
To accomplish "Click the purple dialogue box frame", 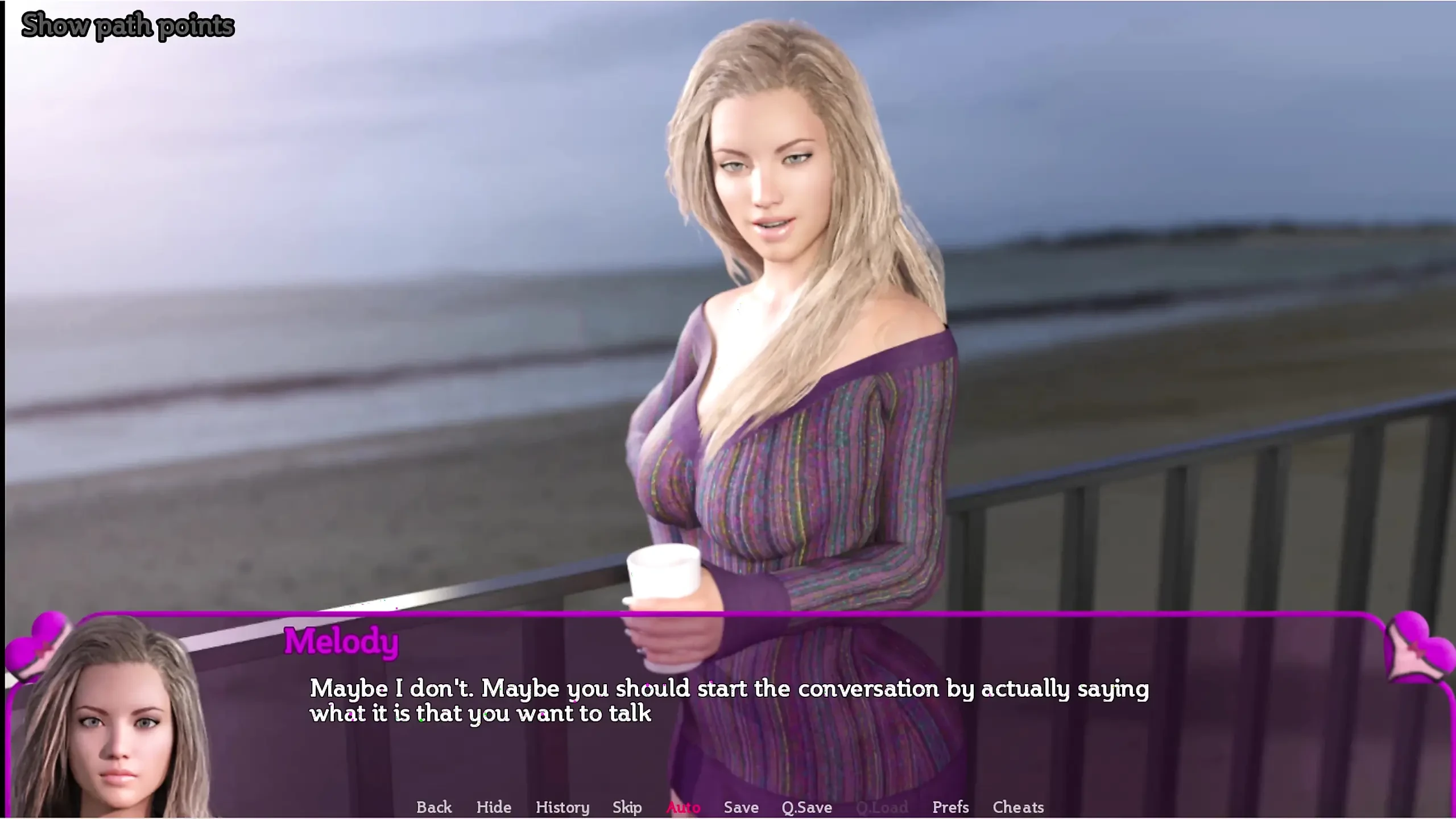I will click(728, 615).
